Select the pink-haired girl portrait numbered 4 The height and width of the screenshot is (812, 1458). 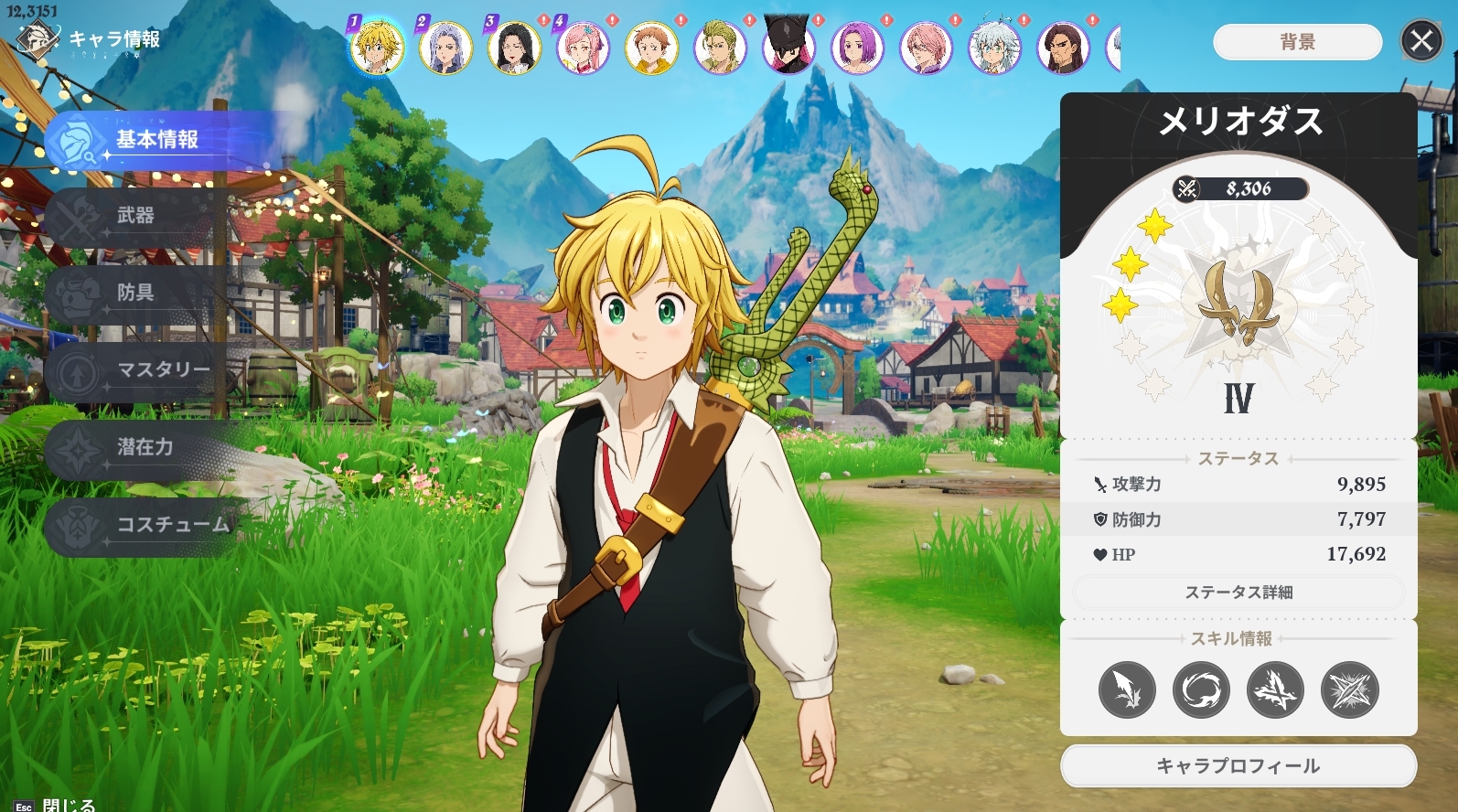[x=583, y=48]
